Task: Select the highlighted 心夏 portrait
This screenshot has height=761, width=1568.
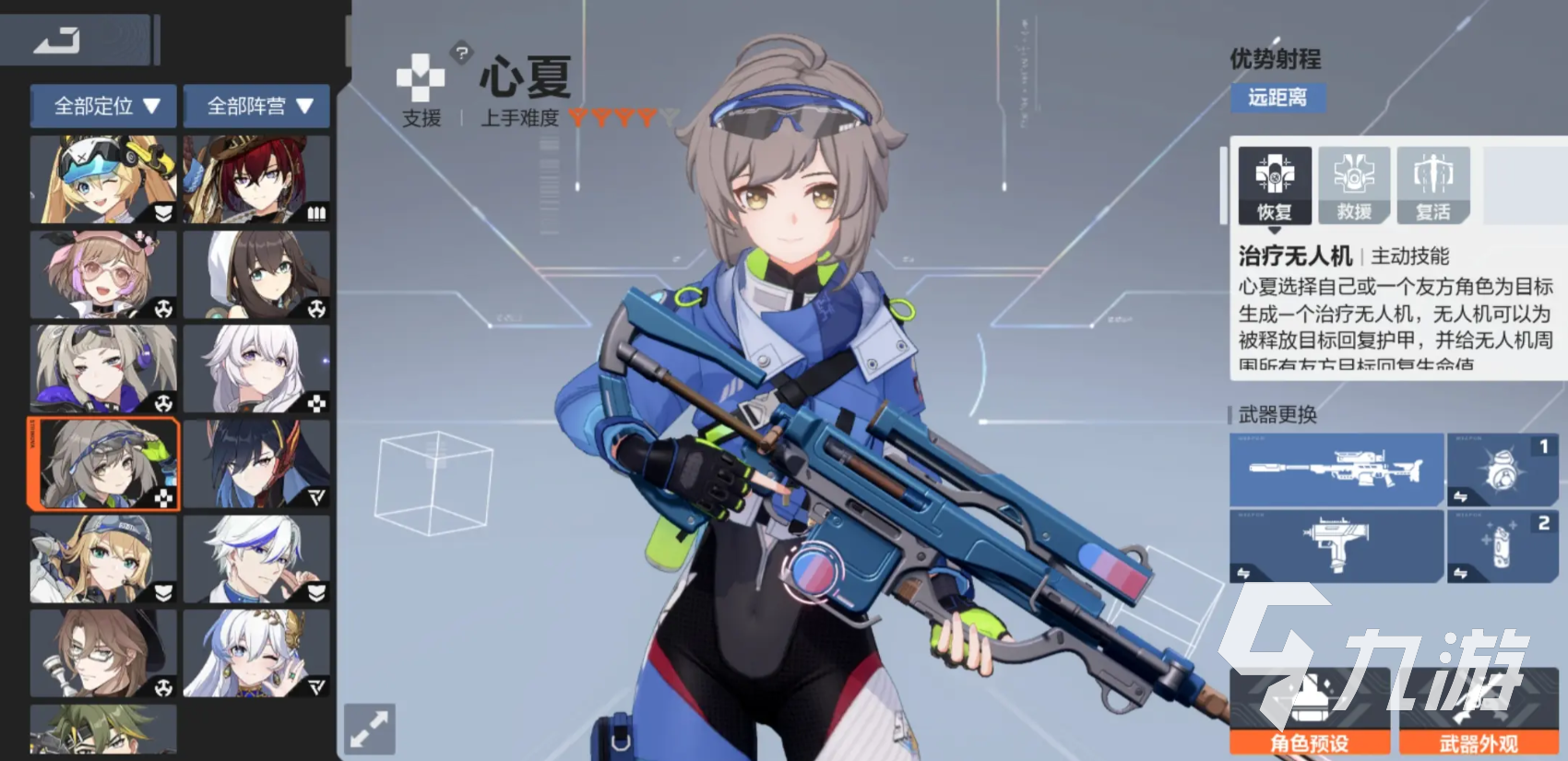Action: click(x=104, y=464)
